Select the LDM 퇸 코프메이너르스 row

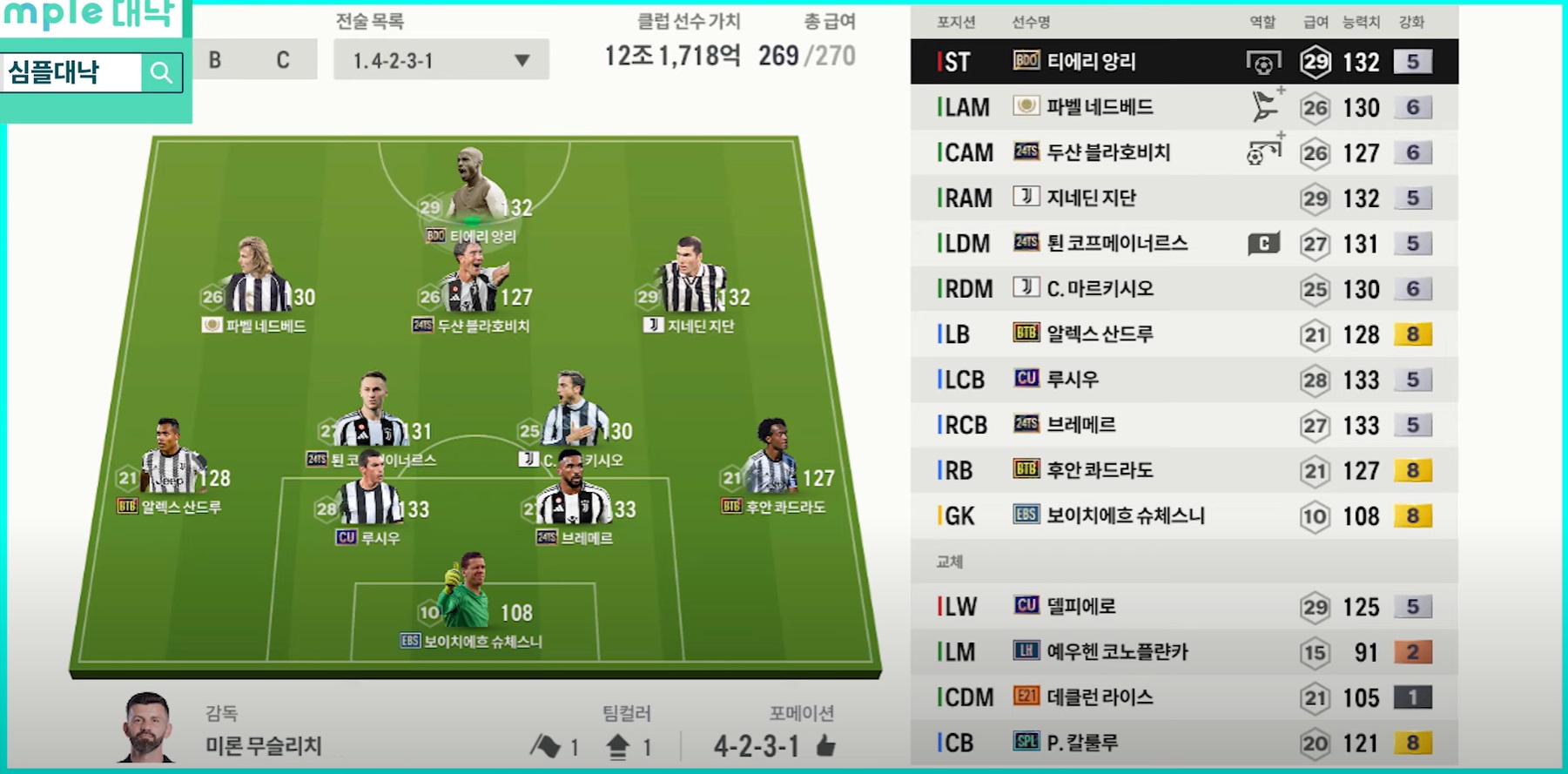pyautogui.click(x=1184, y=243)
